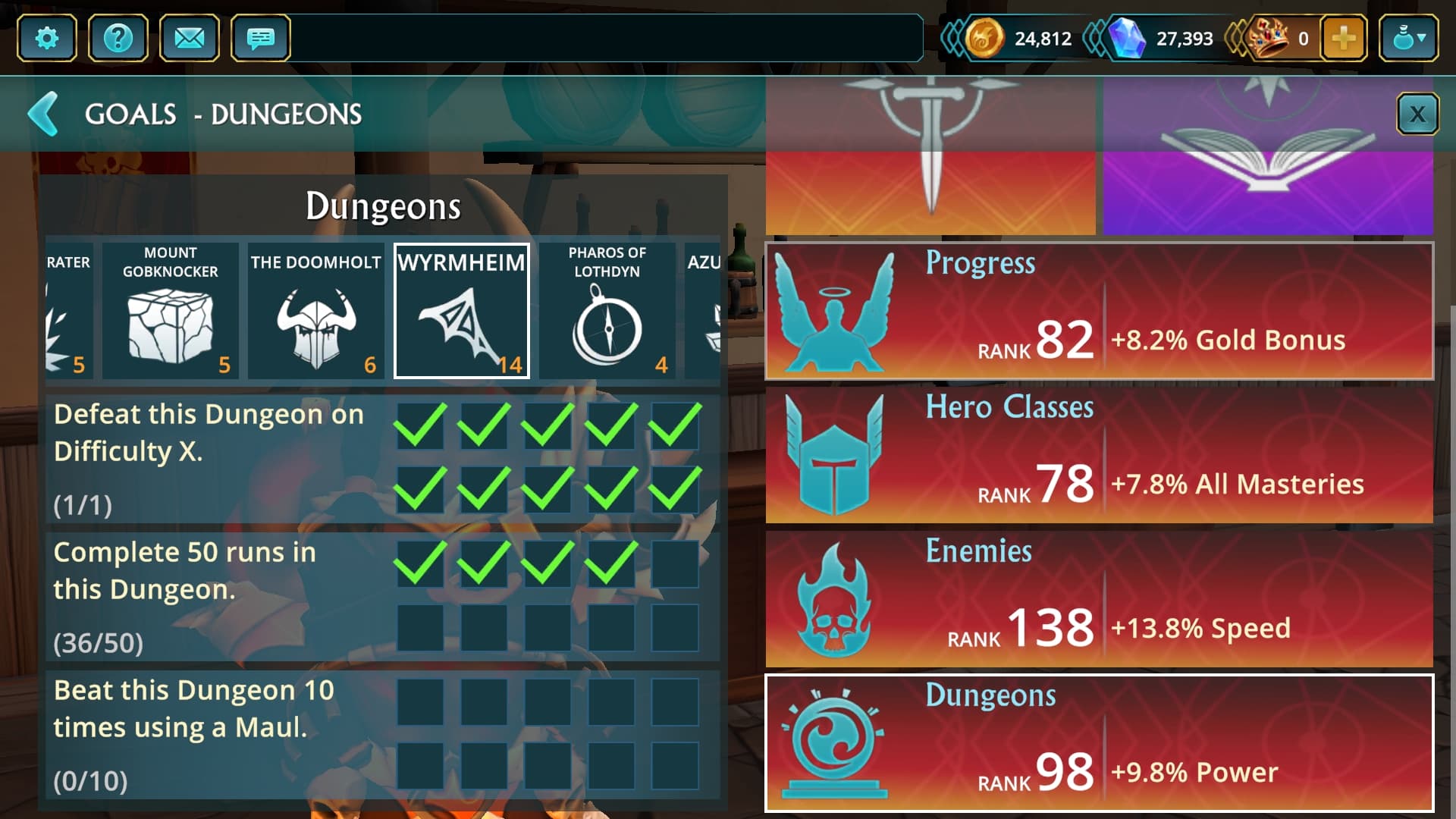View the Enemies goals category
Screen dimensions: 1456x819
pyautogui.click(x=1099, y=599)
